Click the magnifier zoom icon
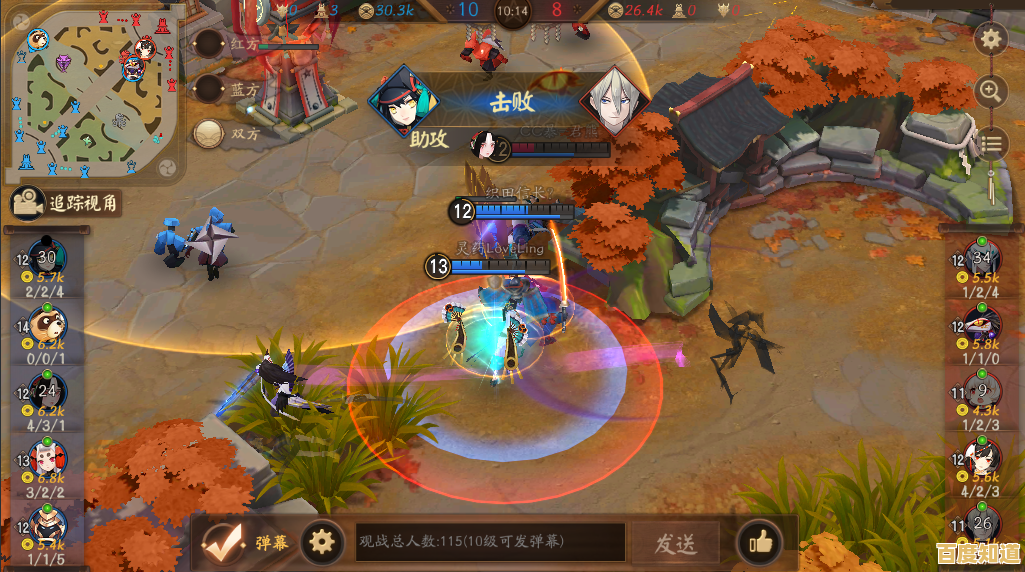 point(991,91)
